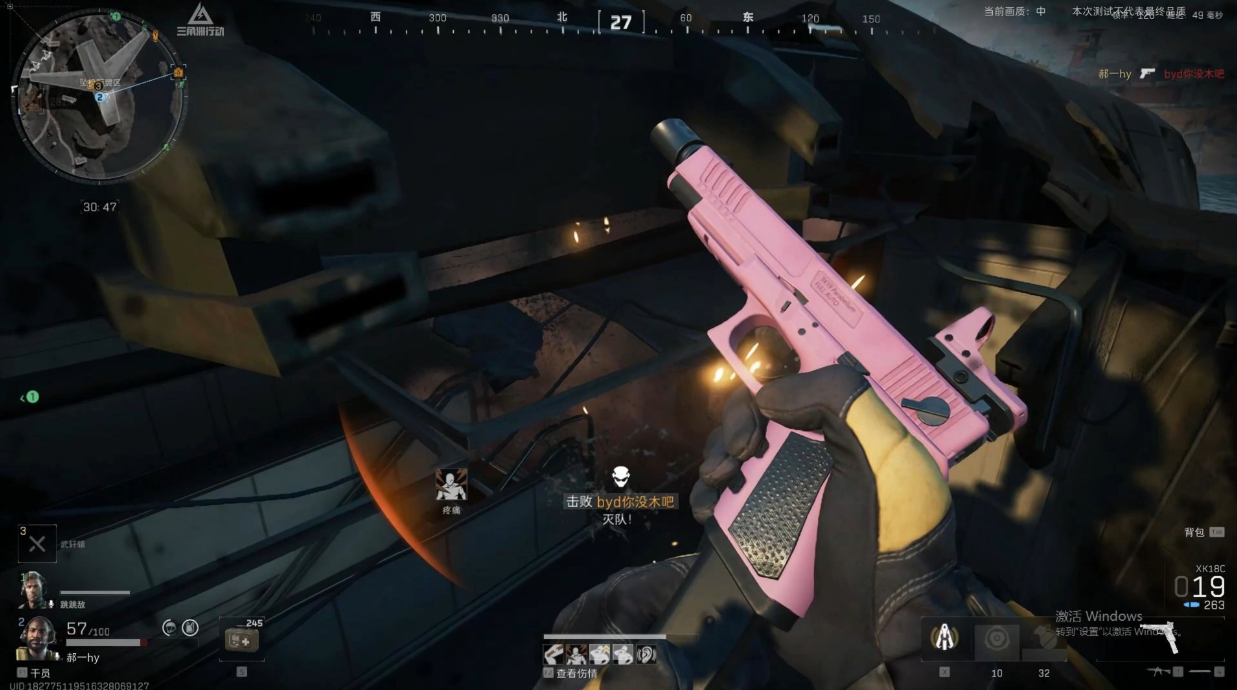This screenshot has height=690, width=1237.
Task: Click the 疼痛 pain status icon
Action: pos(451,486)
